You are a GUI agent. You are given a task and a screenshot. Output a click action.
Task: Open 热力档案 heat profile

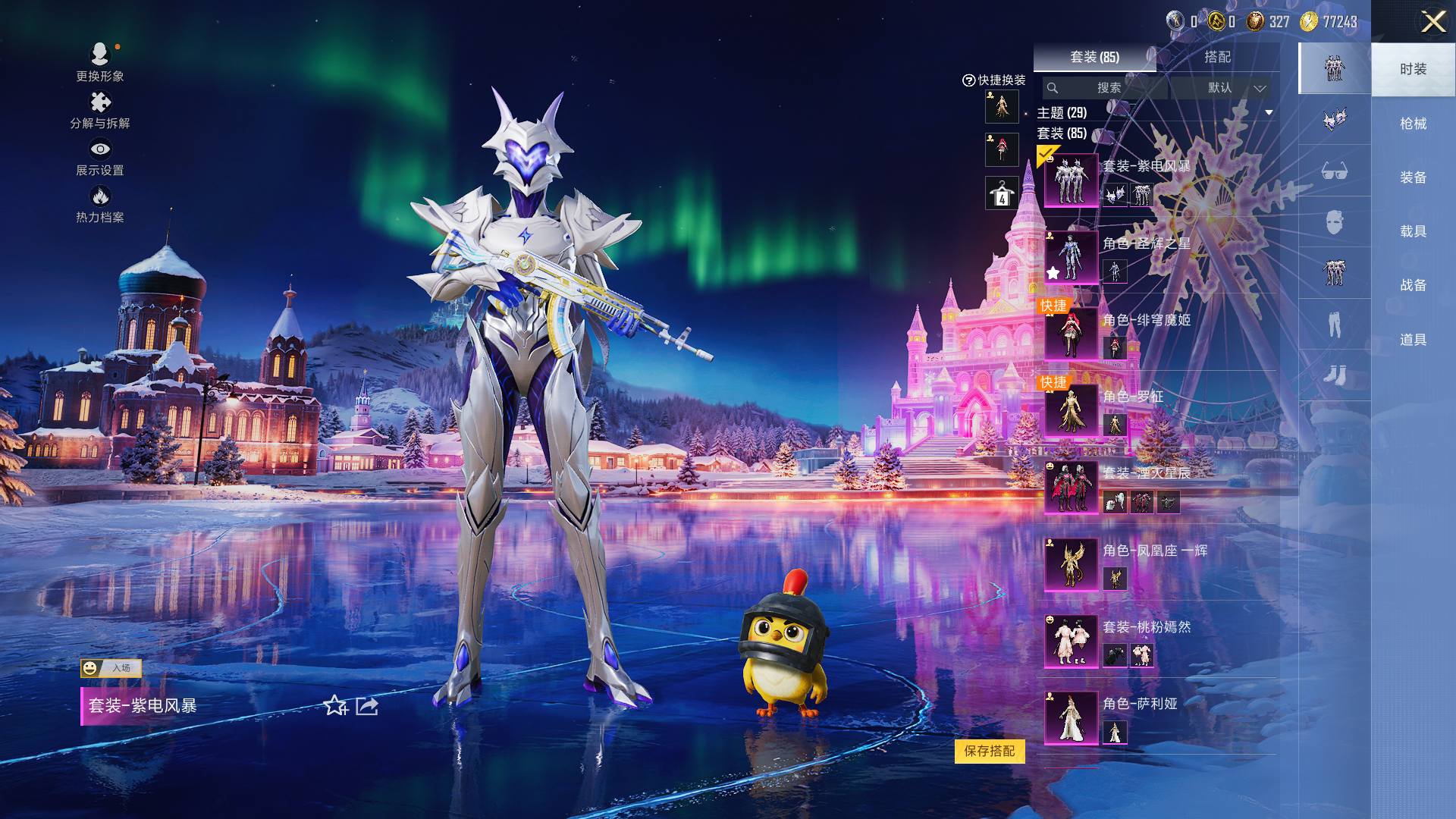point(100,205)
